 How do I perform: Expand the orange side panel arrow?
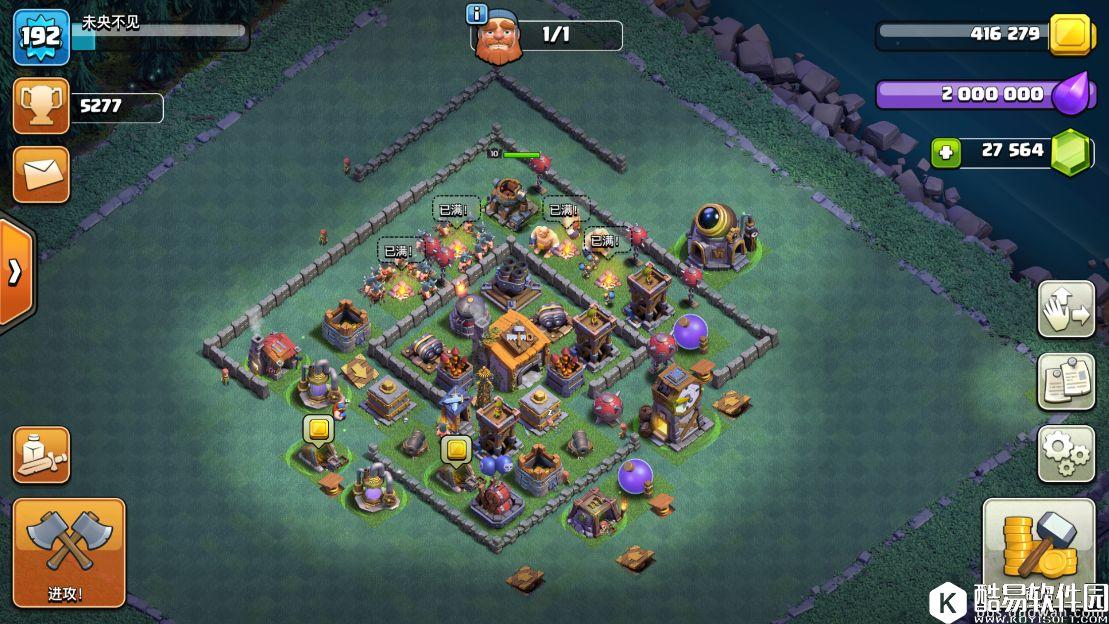tap(16, 273)
